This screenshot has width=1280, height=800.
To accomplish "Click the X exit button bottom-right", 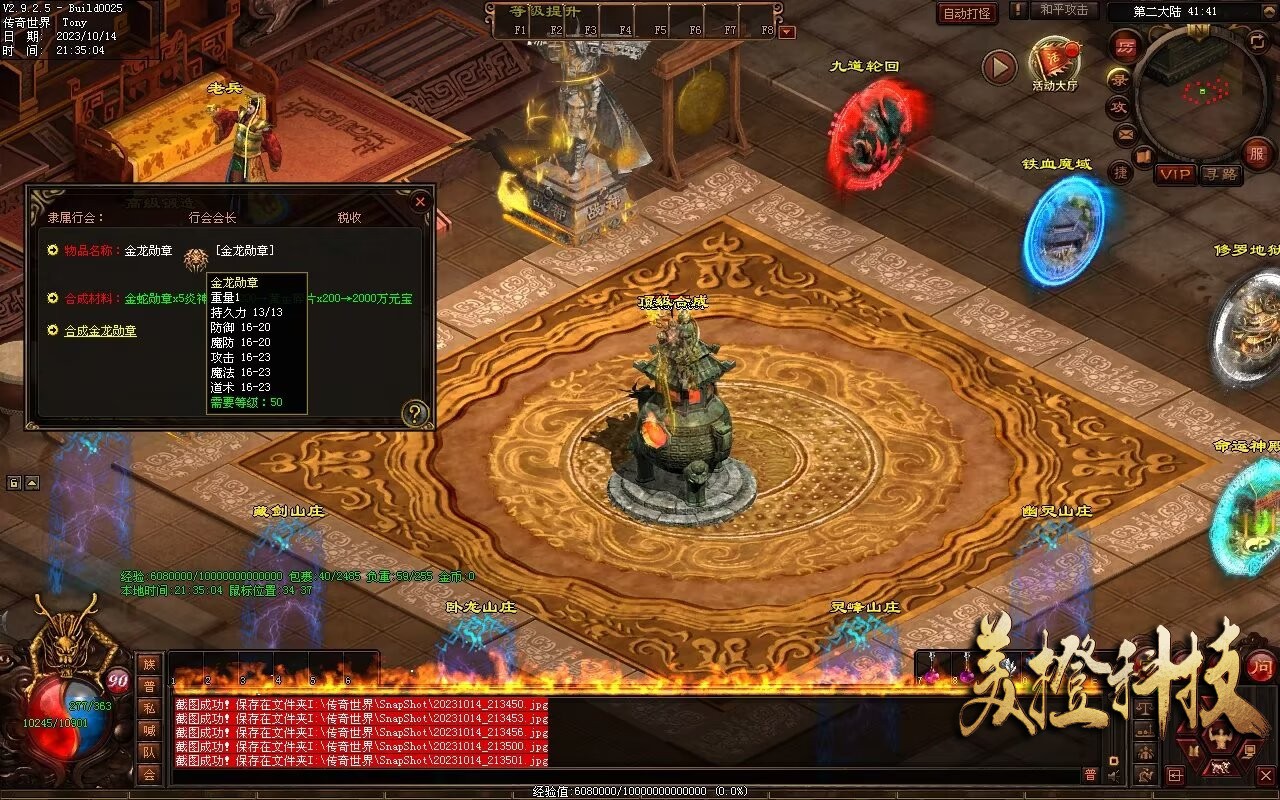I will point(1265,775).
